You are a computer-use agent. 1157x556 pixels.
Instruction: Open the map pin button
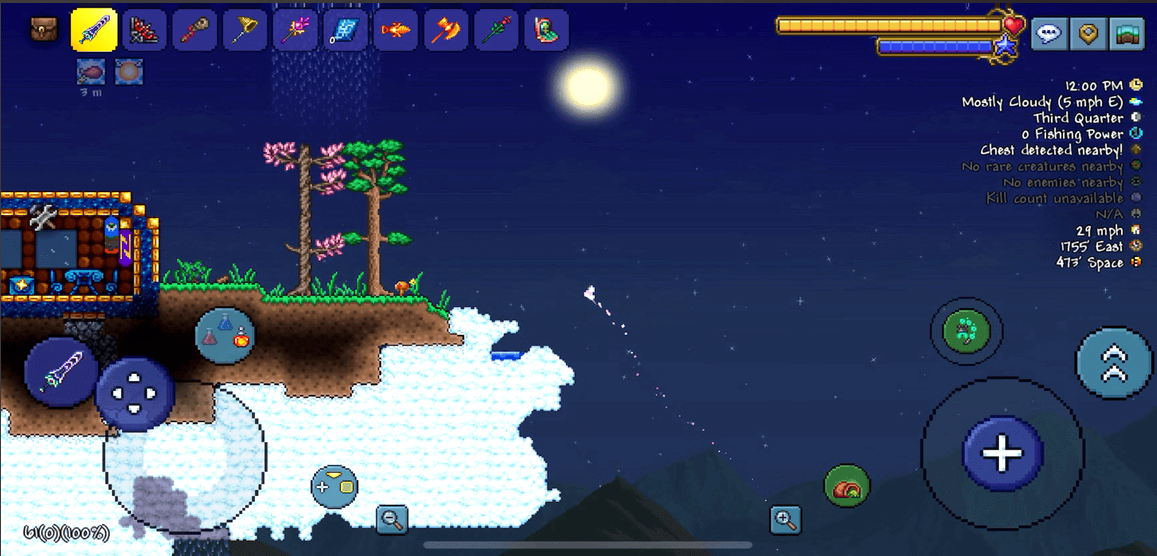tap(1088, 34)
